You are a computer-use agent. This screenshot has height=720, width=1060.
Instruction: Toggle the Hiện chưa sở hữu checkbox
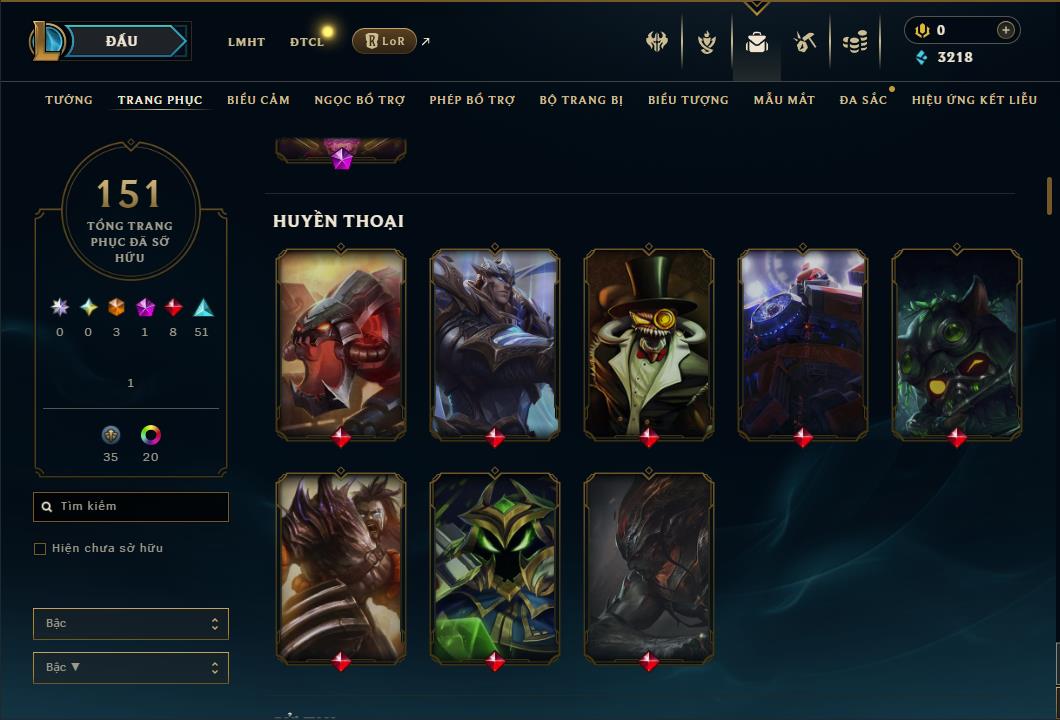pos(40,549)
